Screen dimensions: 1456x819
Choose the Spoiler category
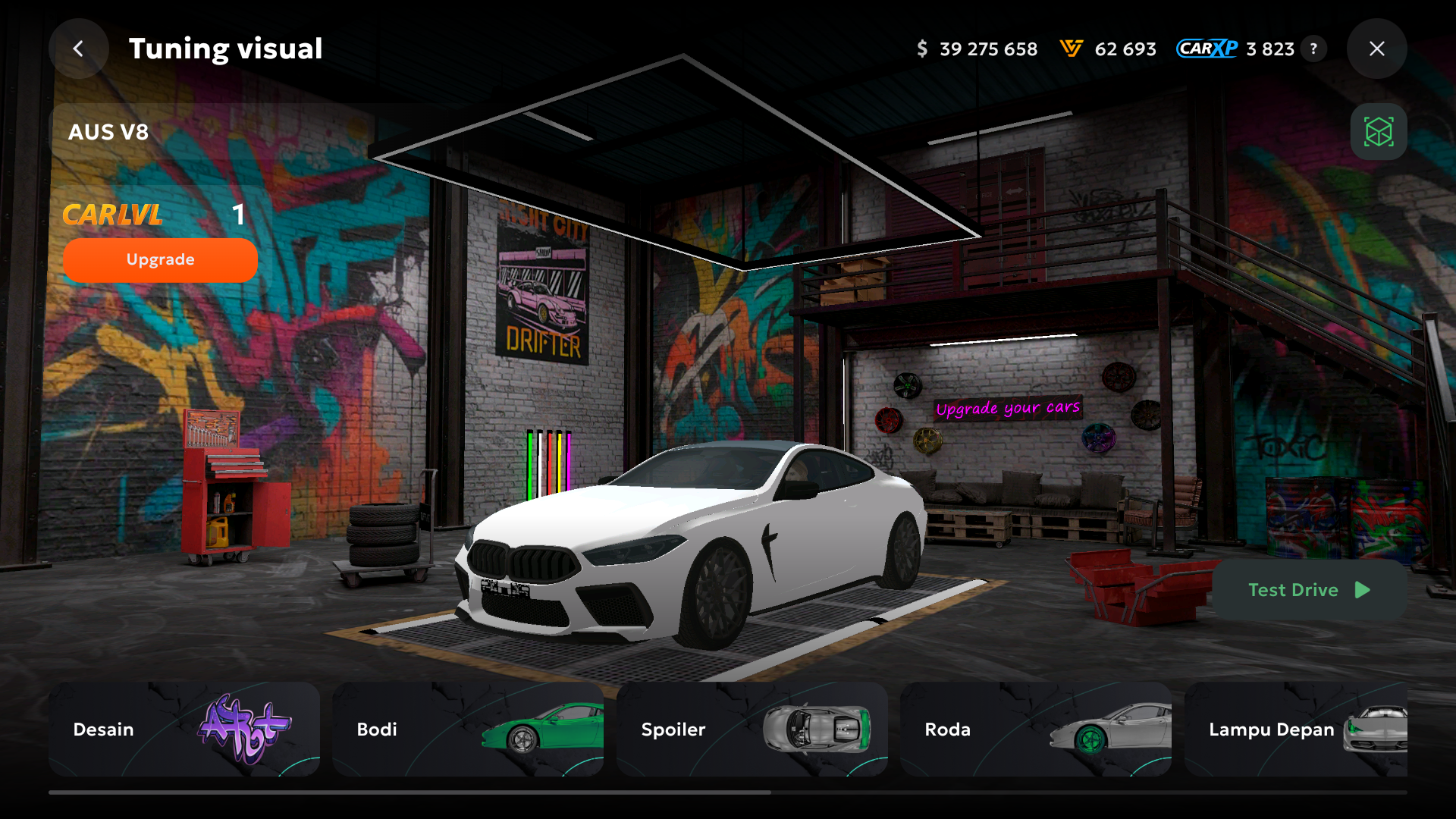click(752, 729)
